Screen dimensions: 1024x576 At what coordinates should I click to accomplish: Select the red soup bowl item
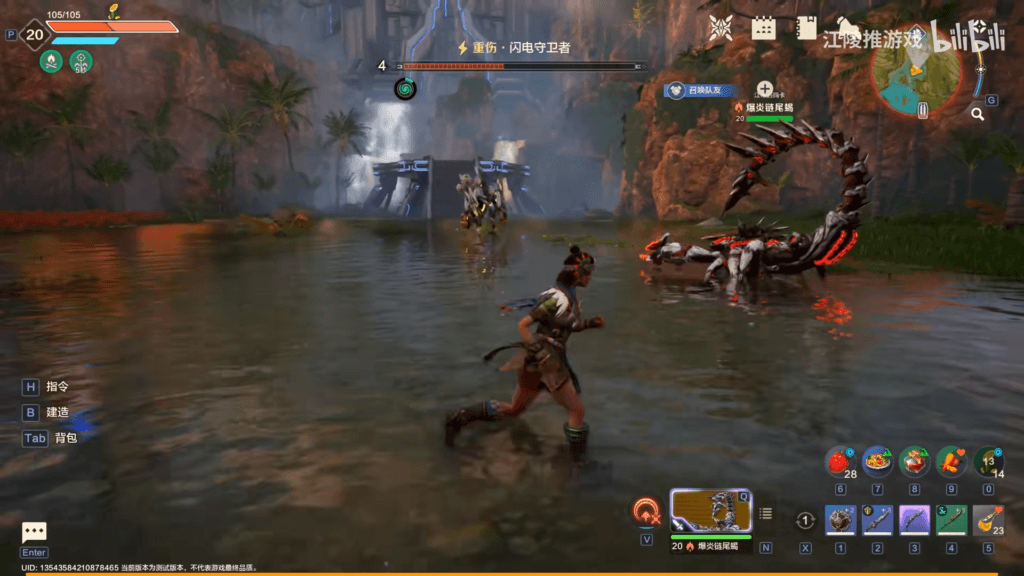pos(914,461)
